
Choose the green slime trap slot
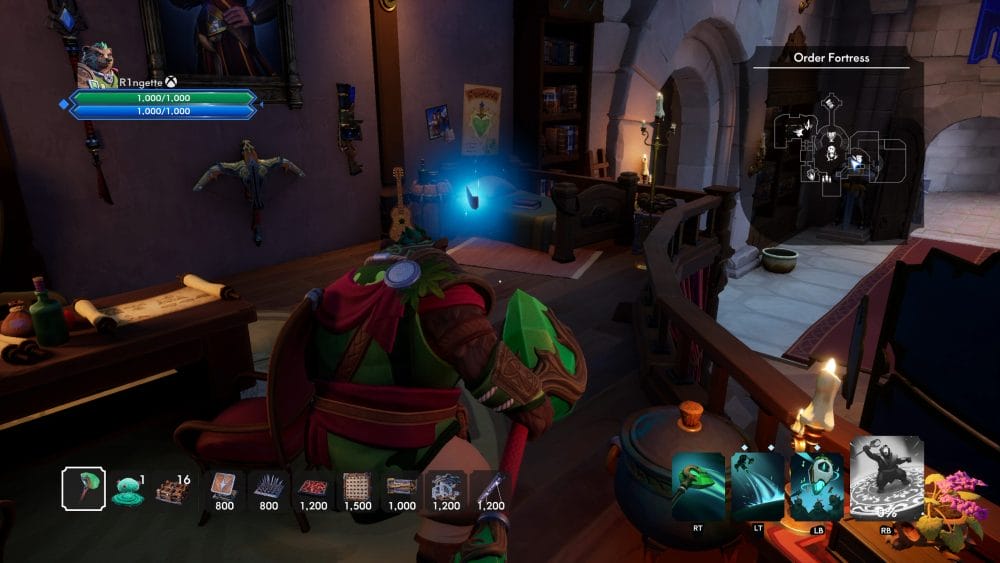click(x=127, y=488)
